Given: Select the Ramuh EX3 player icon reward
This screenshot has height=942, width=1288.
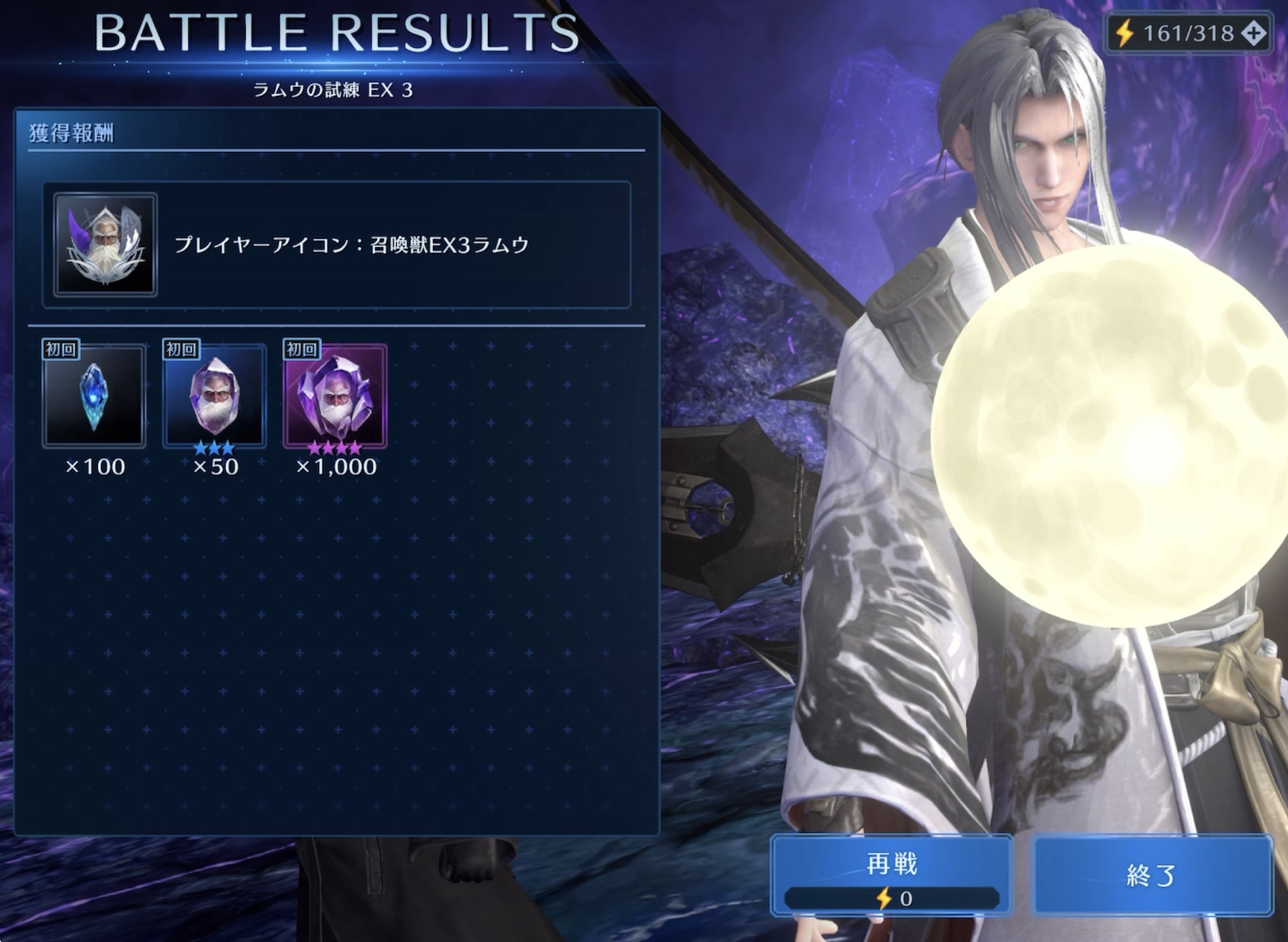Looking at the screenshot, I should coord(106,245).
